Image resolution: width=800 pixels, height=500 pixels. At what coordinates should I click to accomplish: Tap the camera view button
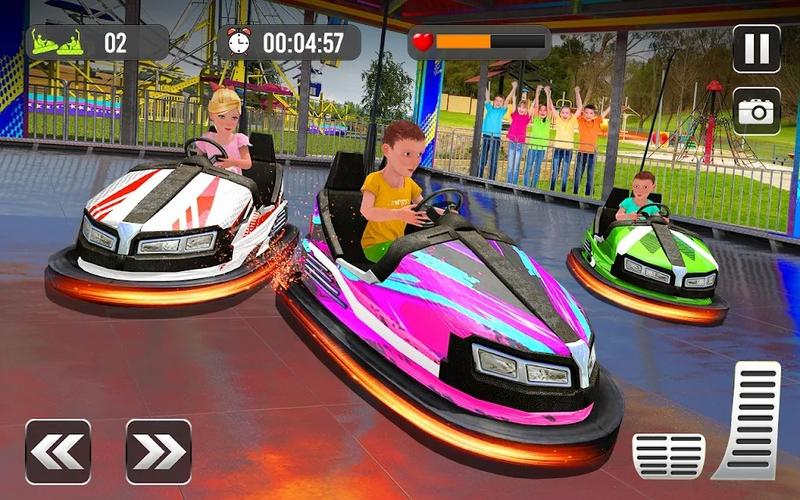tap(756, 110)
